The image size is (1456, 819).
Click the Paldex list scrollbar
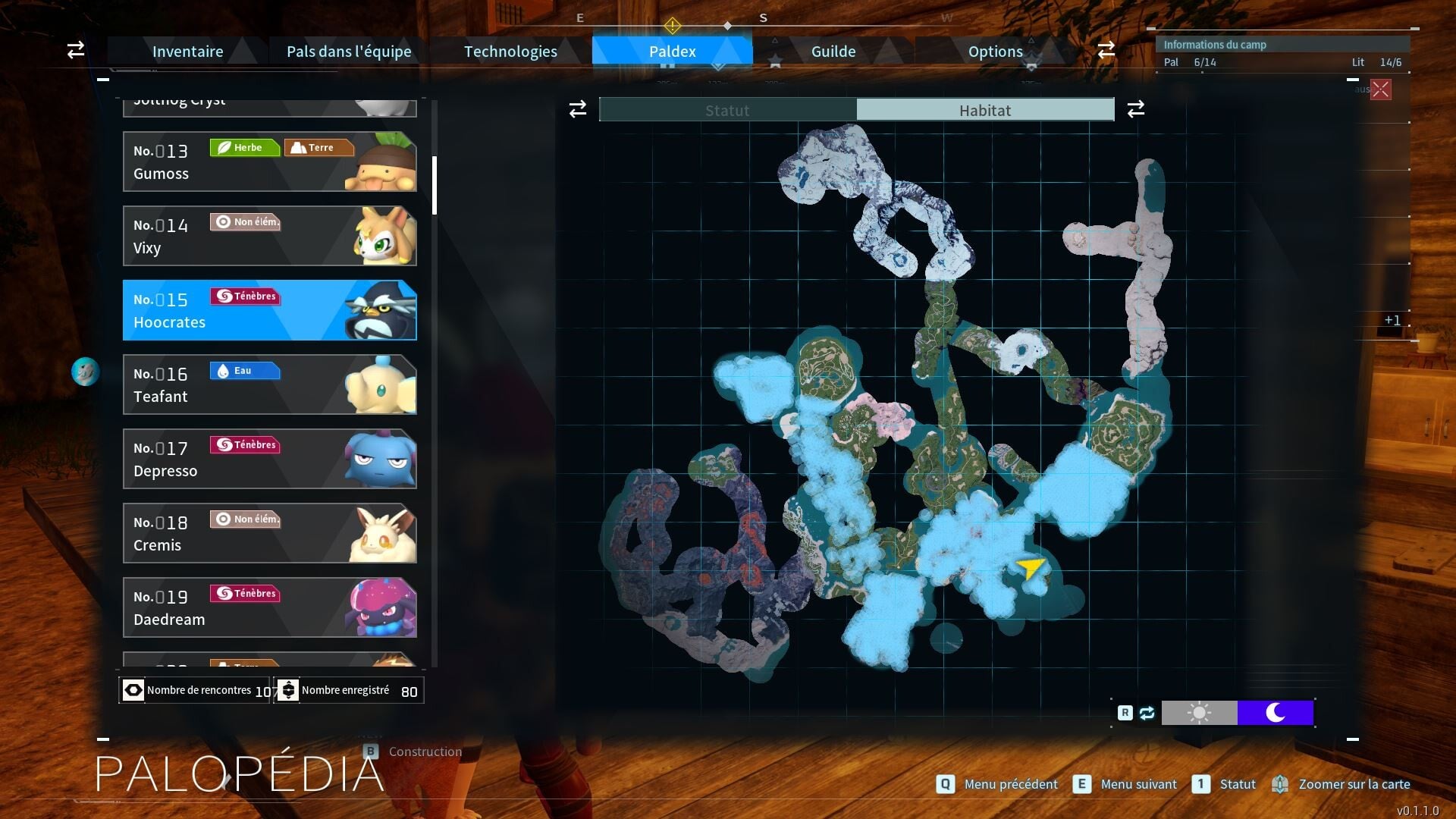coord(435,186)
